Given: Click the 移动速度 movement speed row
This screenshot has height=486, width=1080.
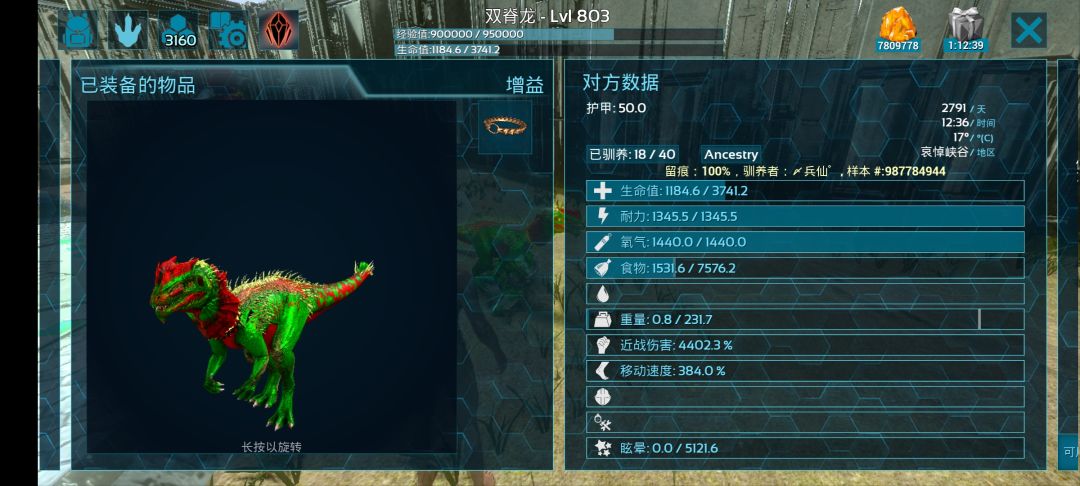Looking at the screenshot, I should pyautogui.click(x=805, y=371).
